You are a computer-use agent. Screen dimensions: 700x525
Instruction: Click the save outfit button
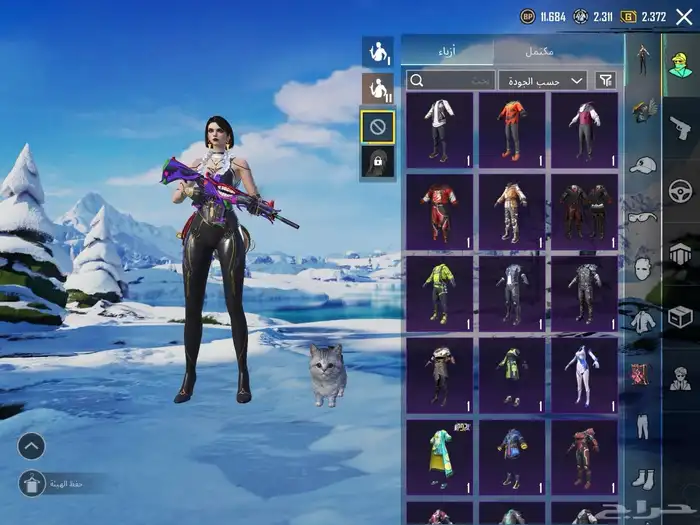tap(31, 483)
